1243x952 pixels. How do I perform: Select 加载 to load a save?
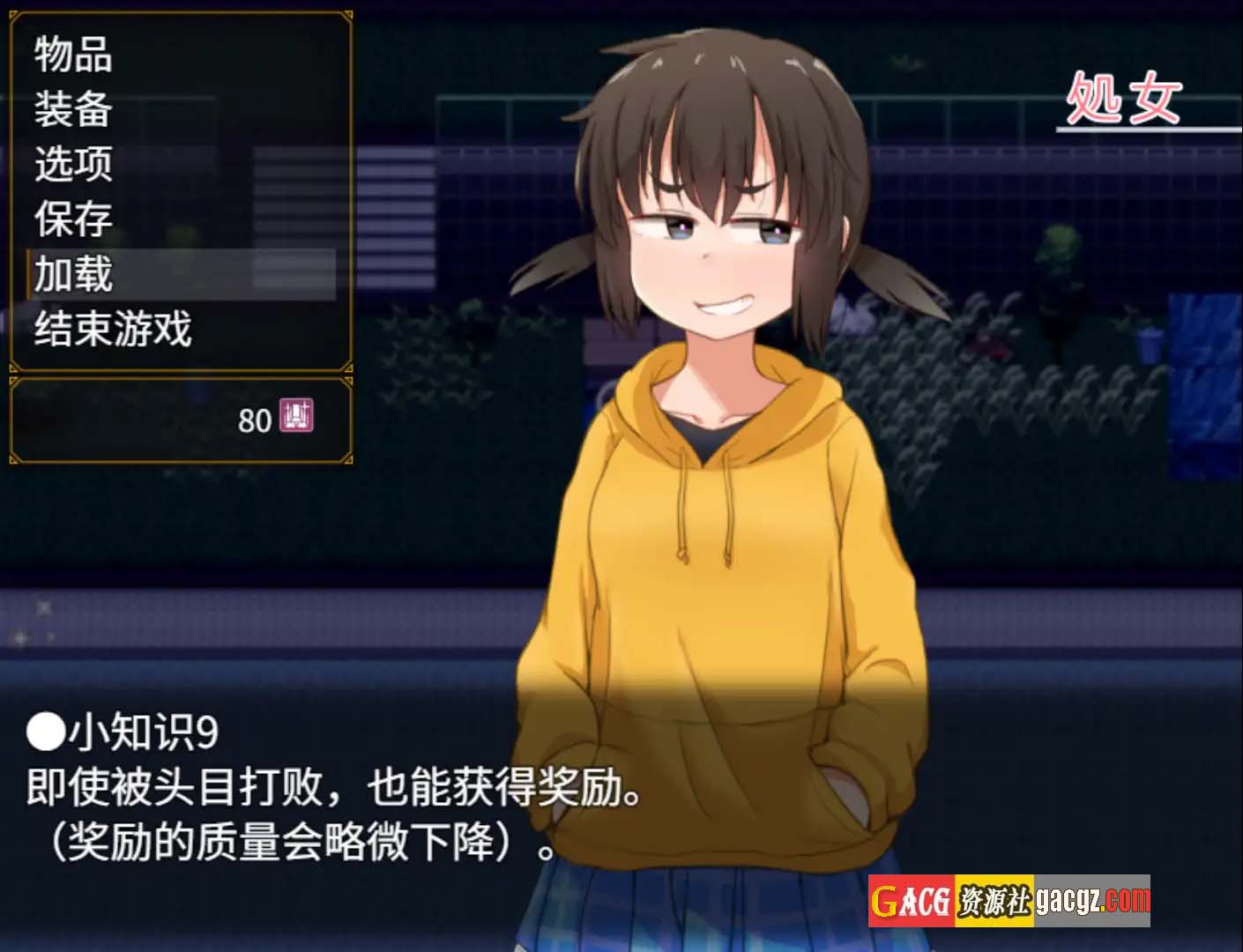coord(74,274)
